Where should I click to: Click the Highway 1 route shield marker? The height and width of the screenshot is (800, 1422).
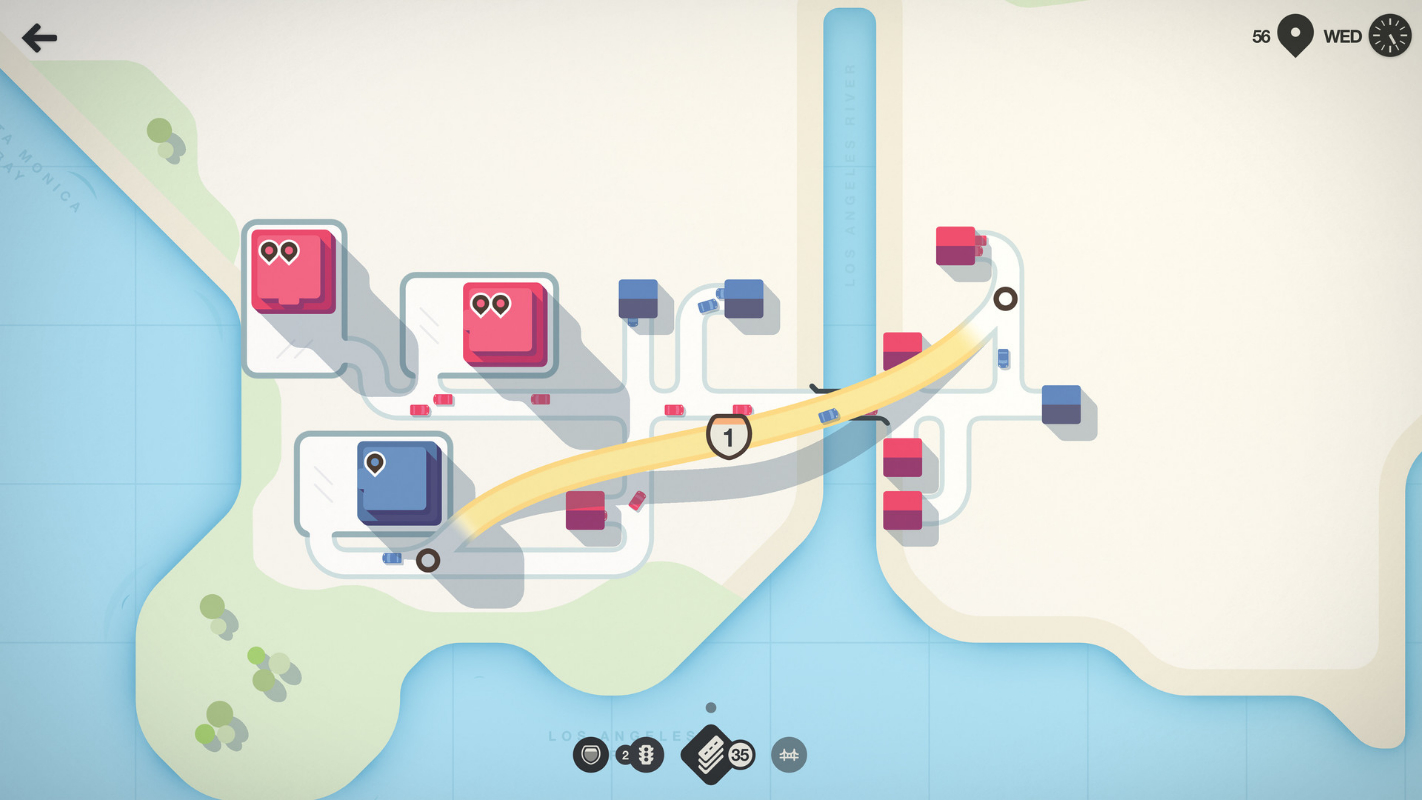tap(729, 437)
